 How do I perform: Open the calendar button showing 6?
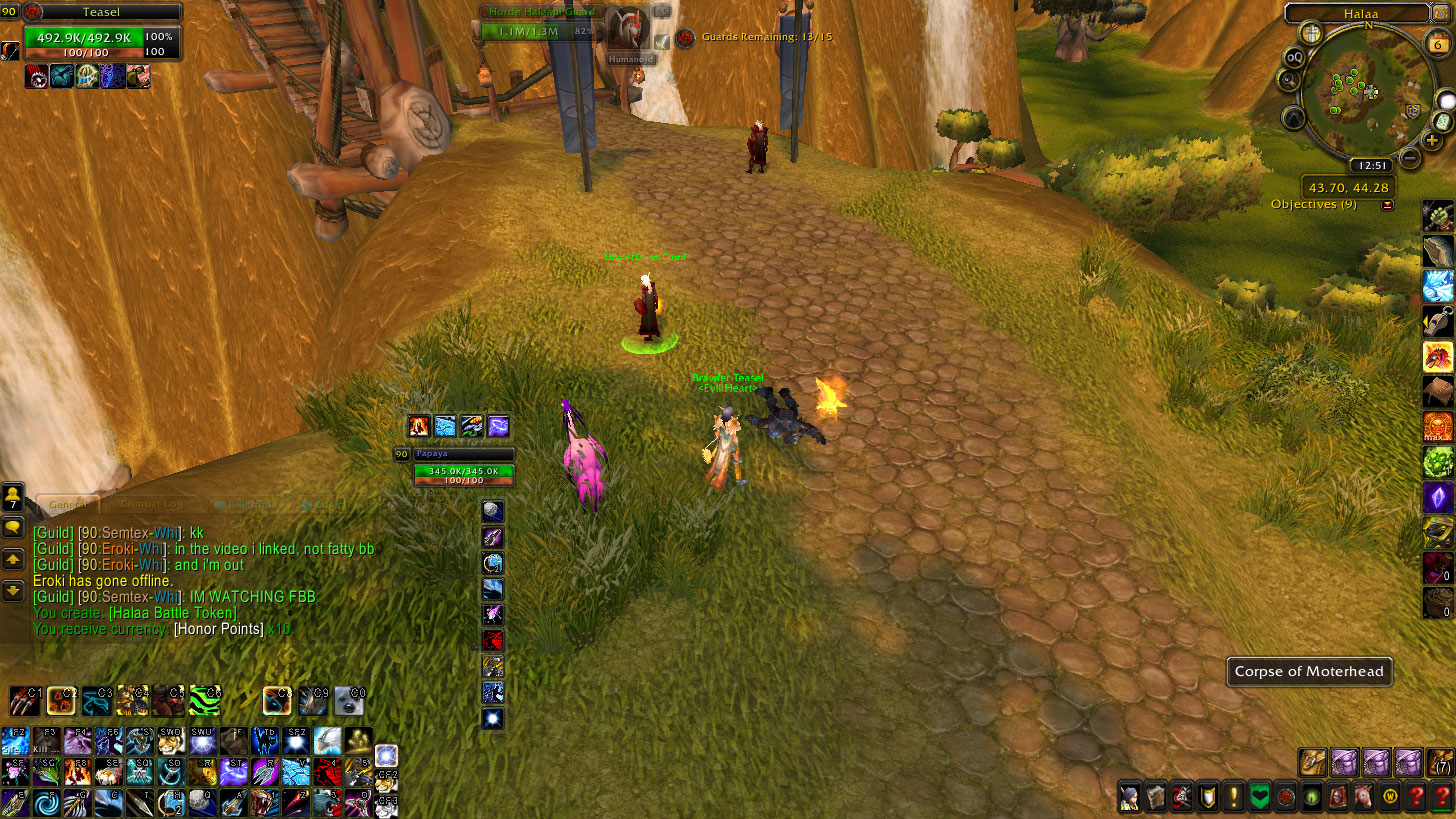(x=1437, y=43)
